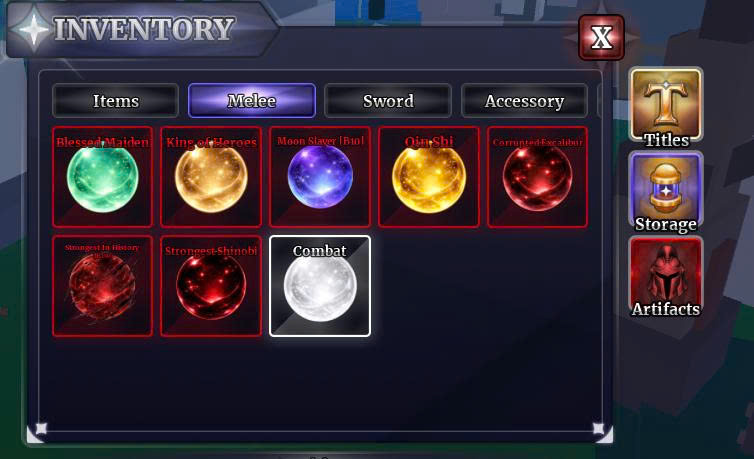754x459 pixels.
Task: Select the Melee tab
Action: tap(252, 101)
